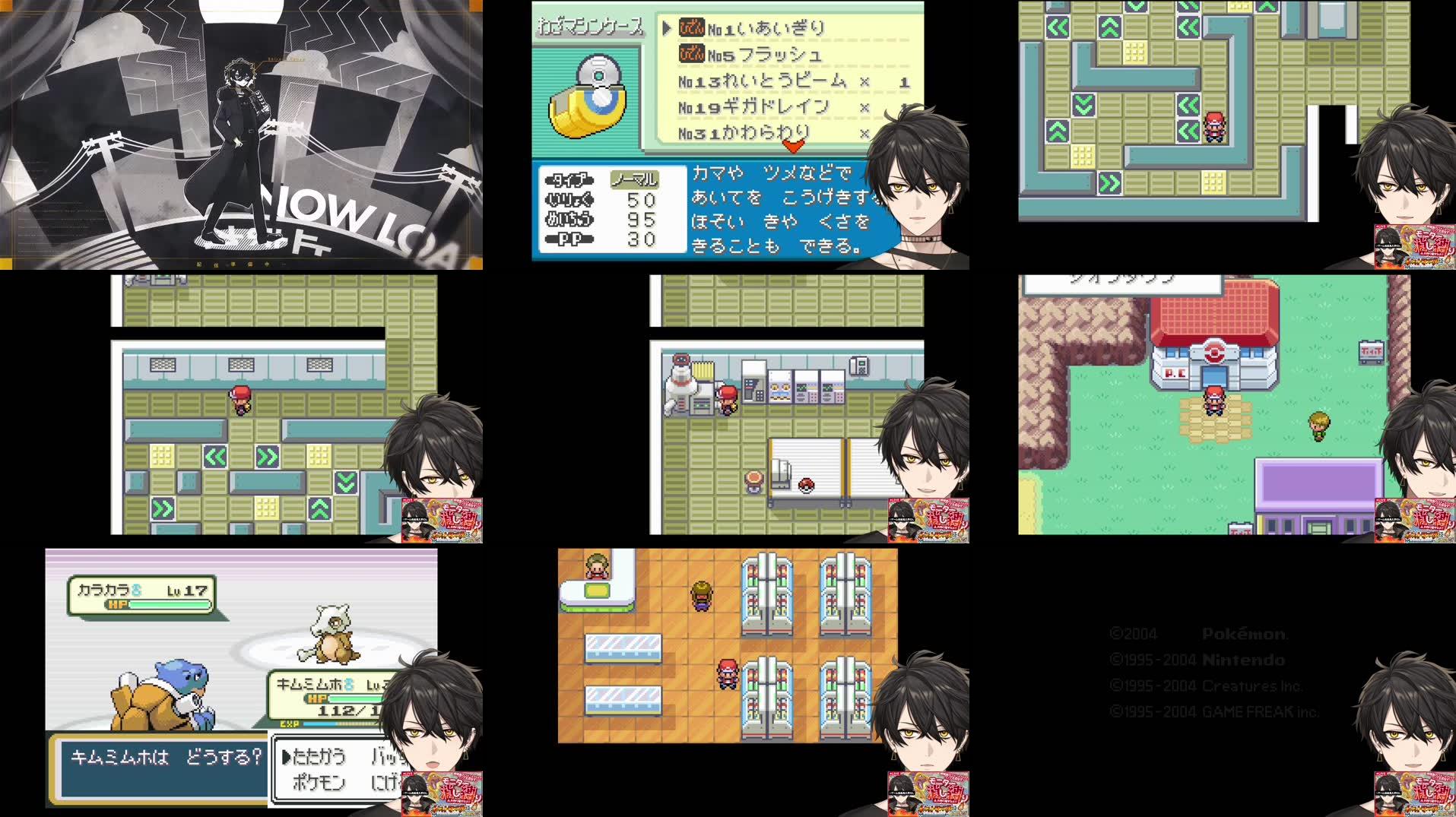Click the ひでん badge beside No5 フラッシュ

[690, 55]
